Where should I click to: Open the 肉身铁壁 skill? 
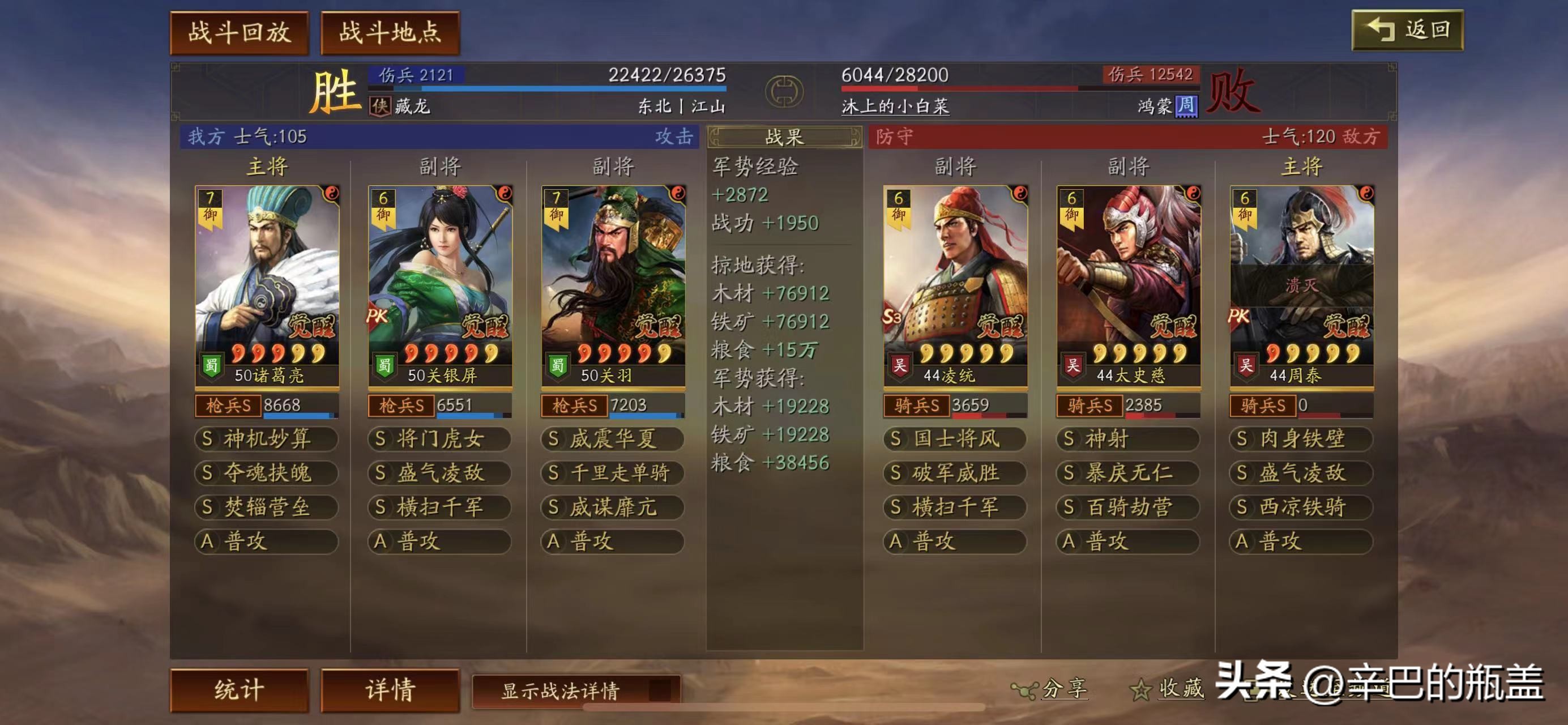click(1301, 439)
